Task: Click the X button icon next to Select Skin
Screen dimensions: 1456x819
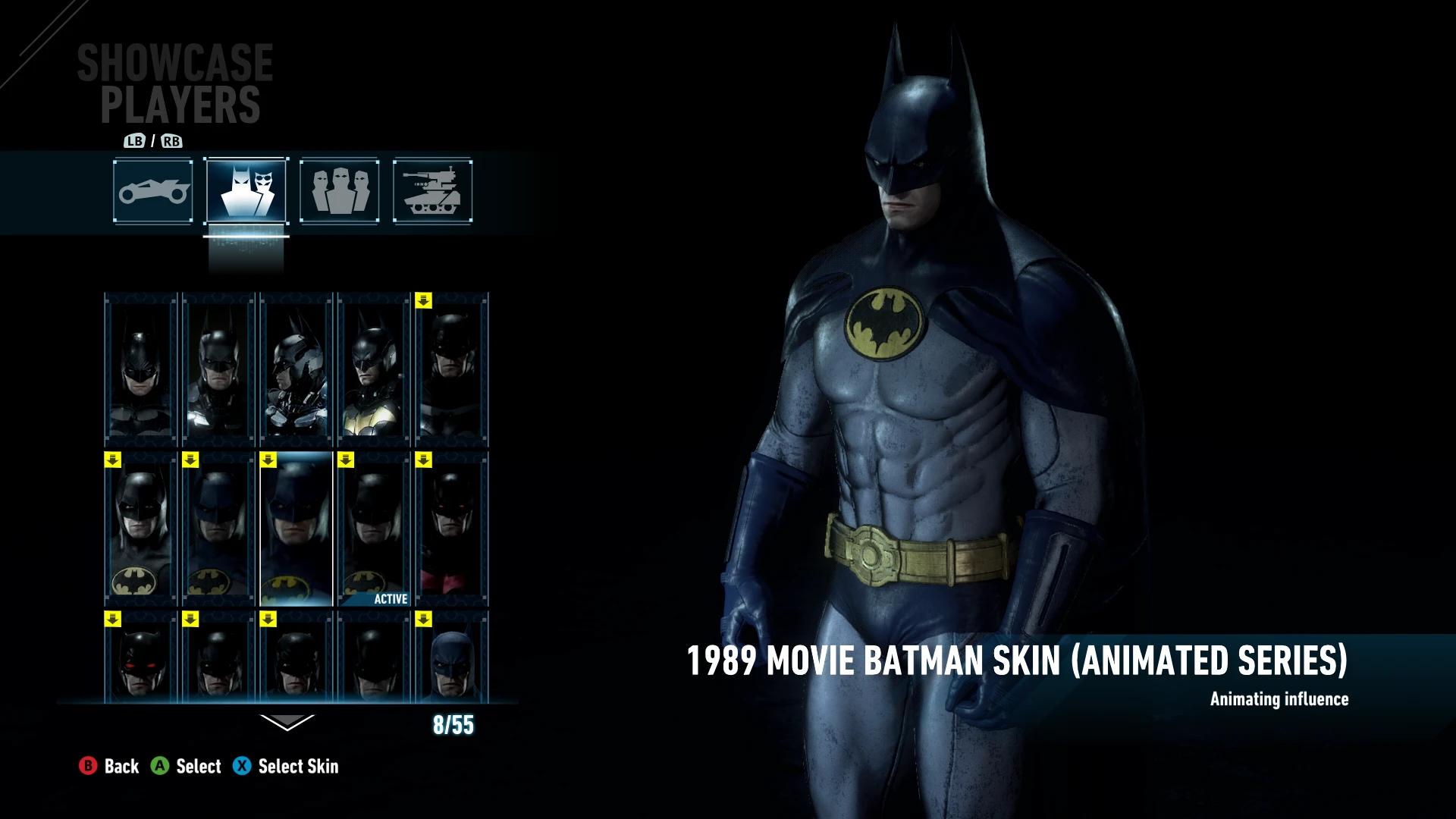Action: [243, 767]
